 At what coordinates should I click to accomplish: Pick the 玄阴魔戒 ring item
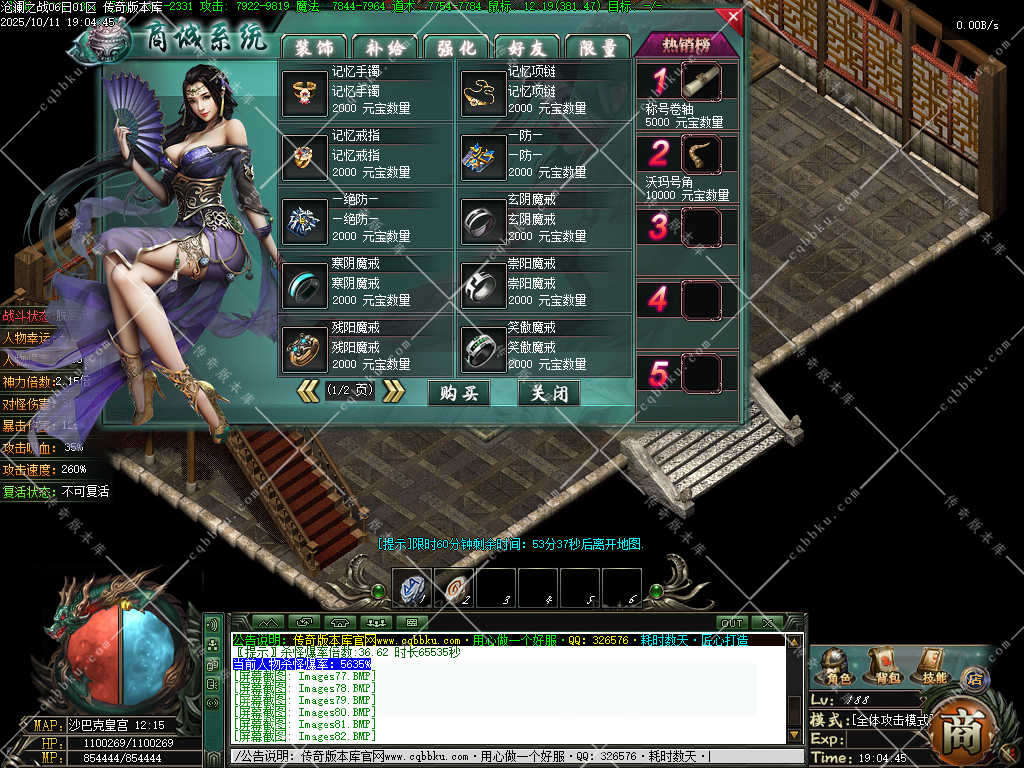483,220
